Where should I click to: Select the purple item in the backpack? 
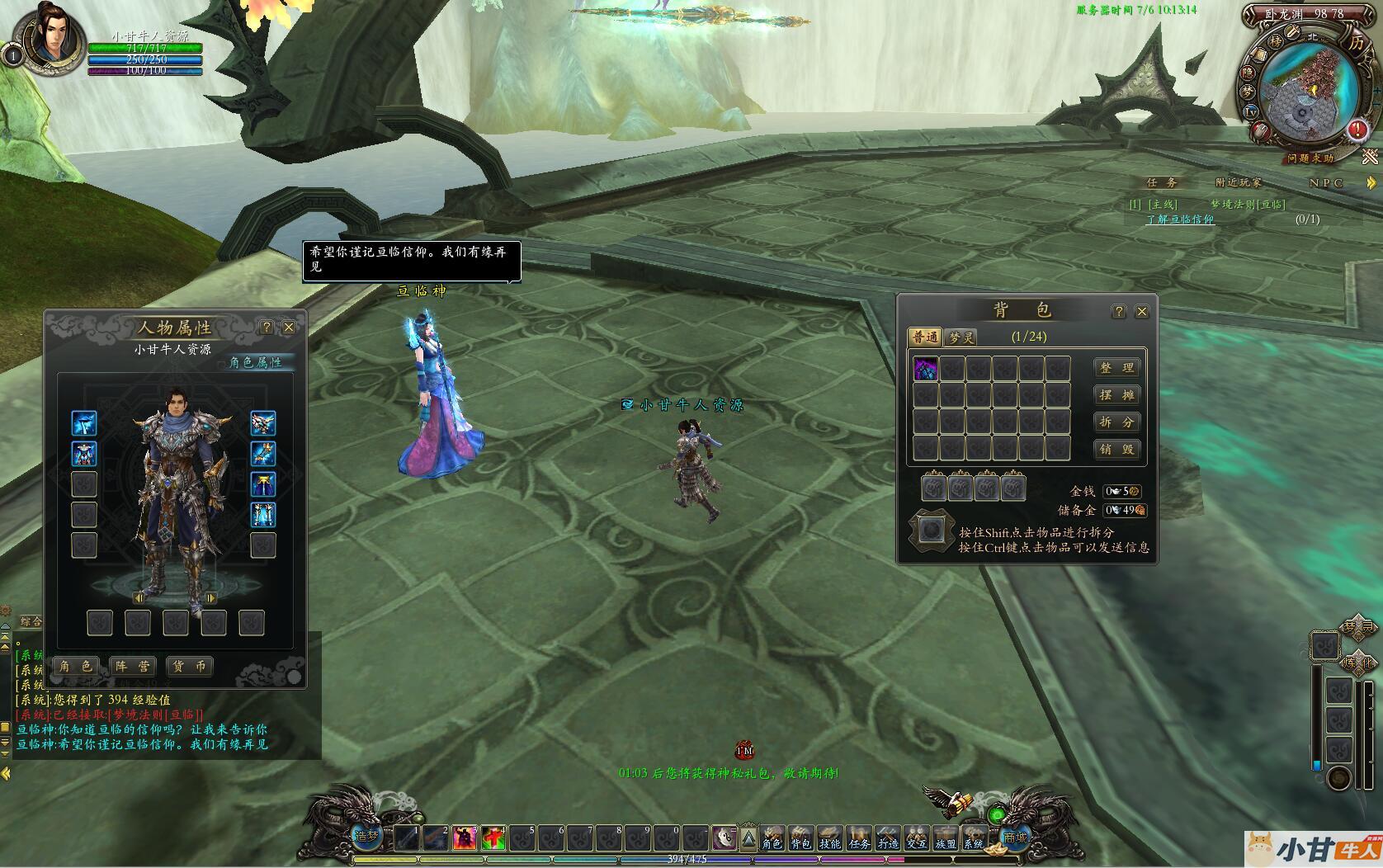[x=925, y=369]
